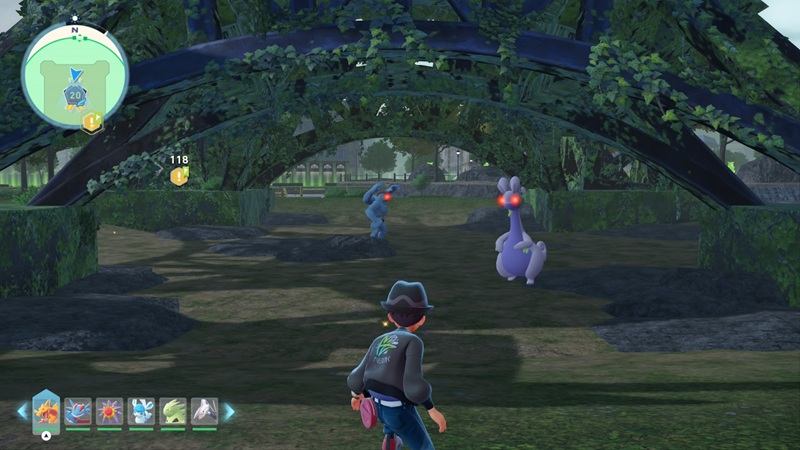The image size is (800, 450).
Task: Pick the light-blue ice Pokémon party slot
Action: (141, 411)
